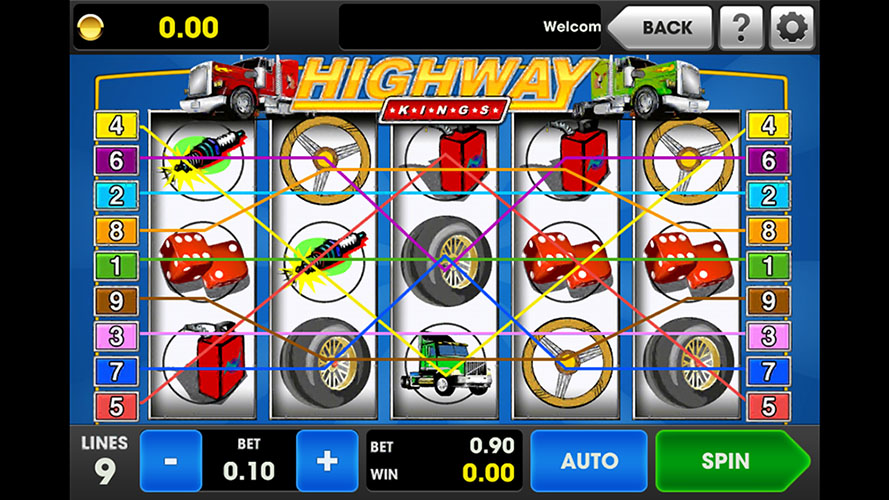Screen dimensions: 889x500
Task: Show the blue payline 7 marker on right
Action: tap(769, 371)
